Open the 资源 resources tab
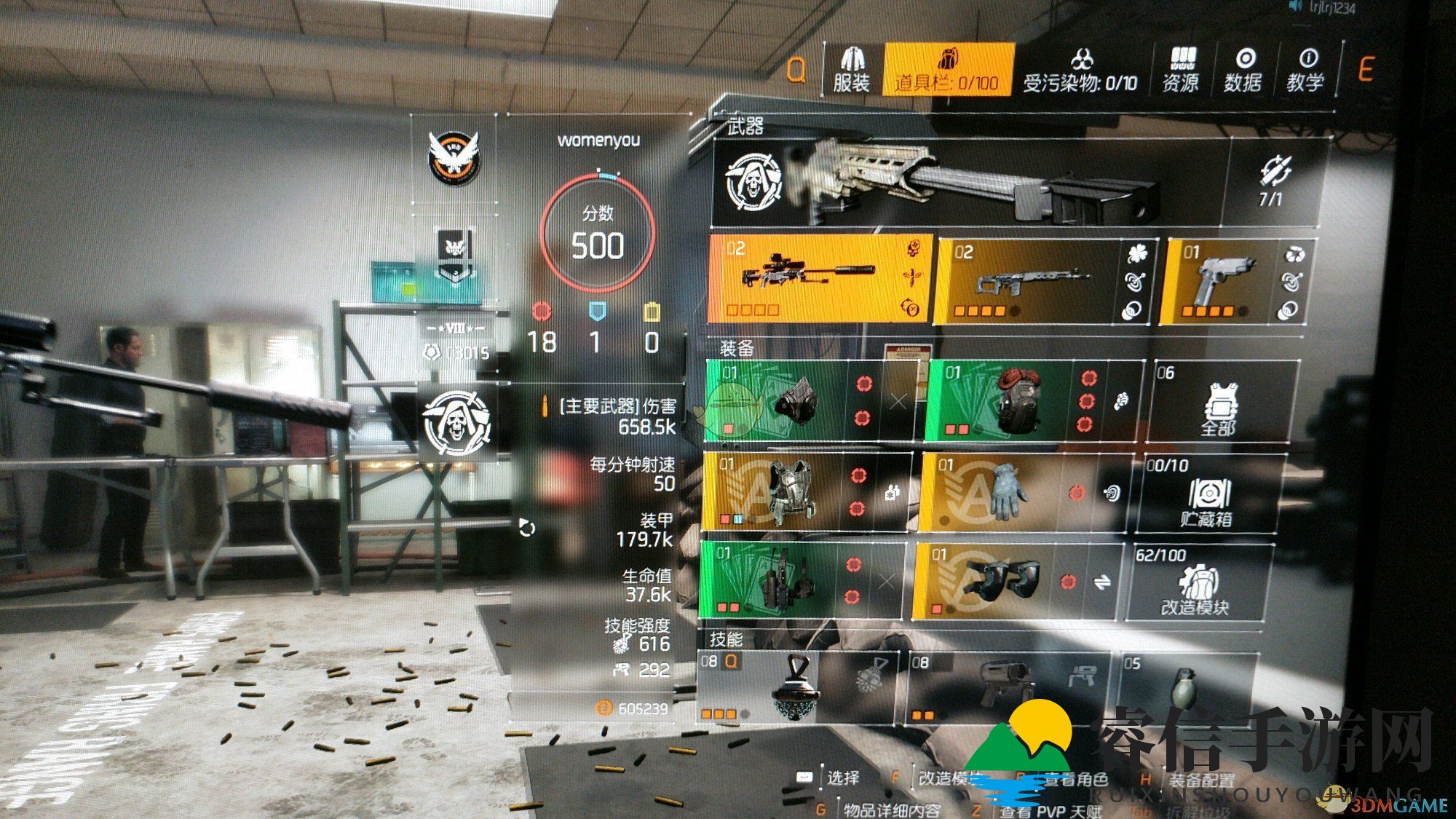Viewport: 1456px width, 819px height. [x=1180, y=71]
